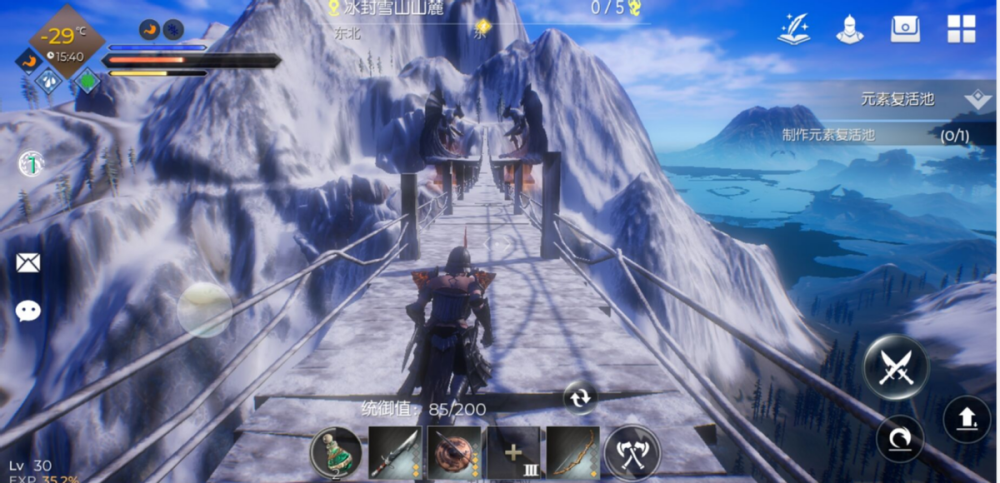
Task: Tap the swap arrows button above hotbar
Action: pyautogui.click(x=579, y=397)
